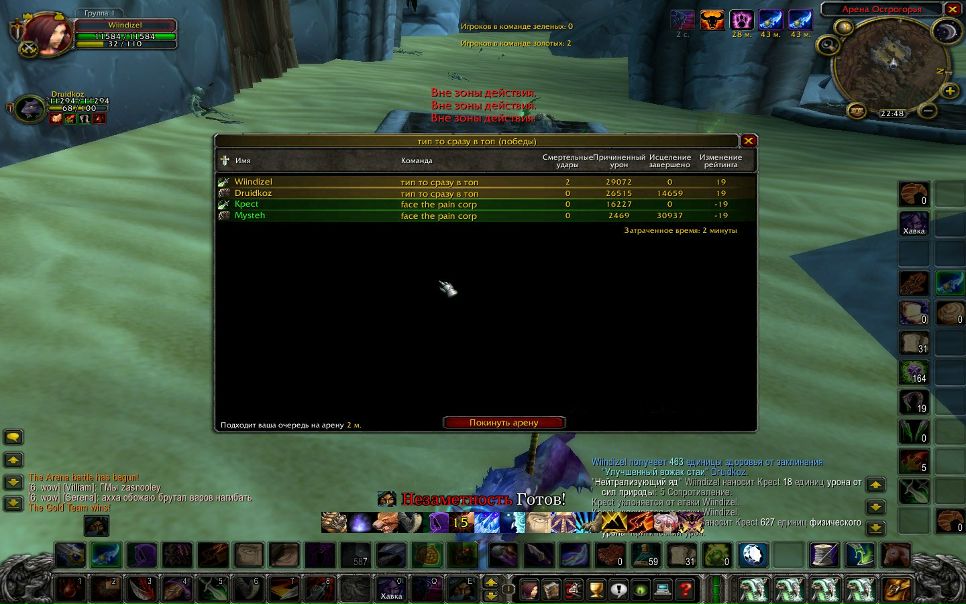
Task: Click the minimap clock showing 22:48
Action: pos(891,113)
